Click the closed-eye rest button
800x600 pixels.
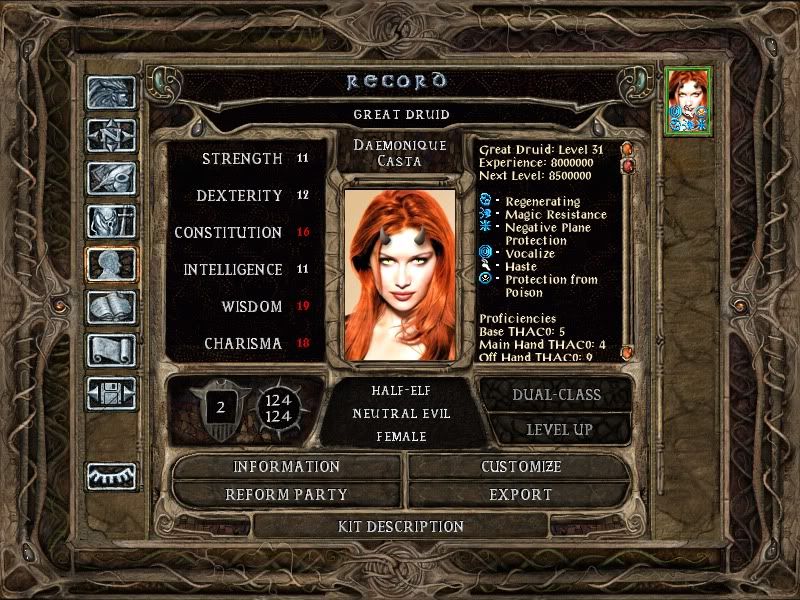[111, 476]
